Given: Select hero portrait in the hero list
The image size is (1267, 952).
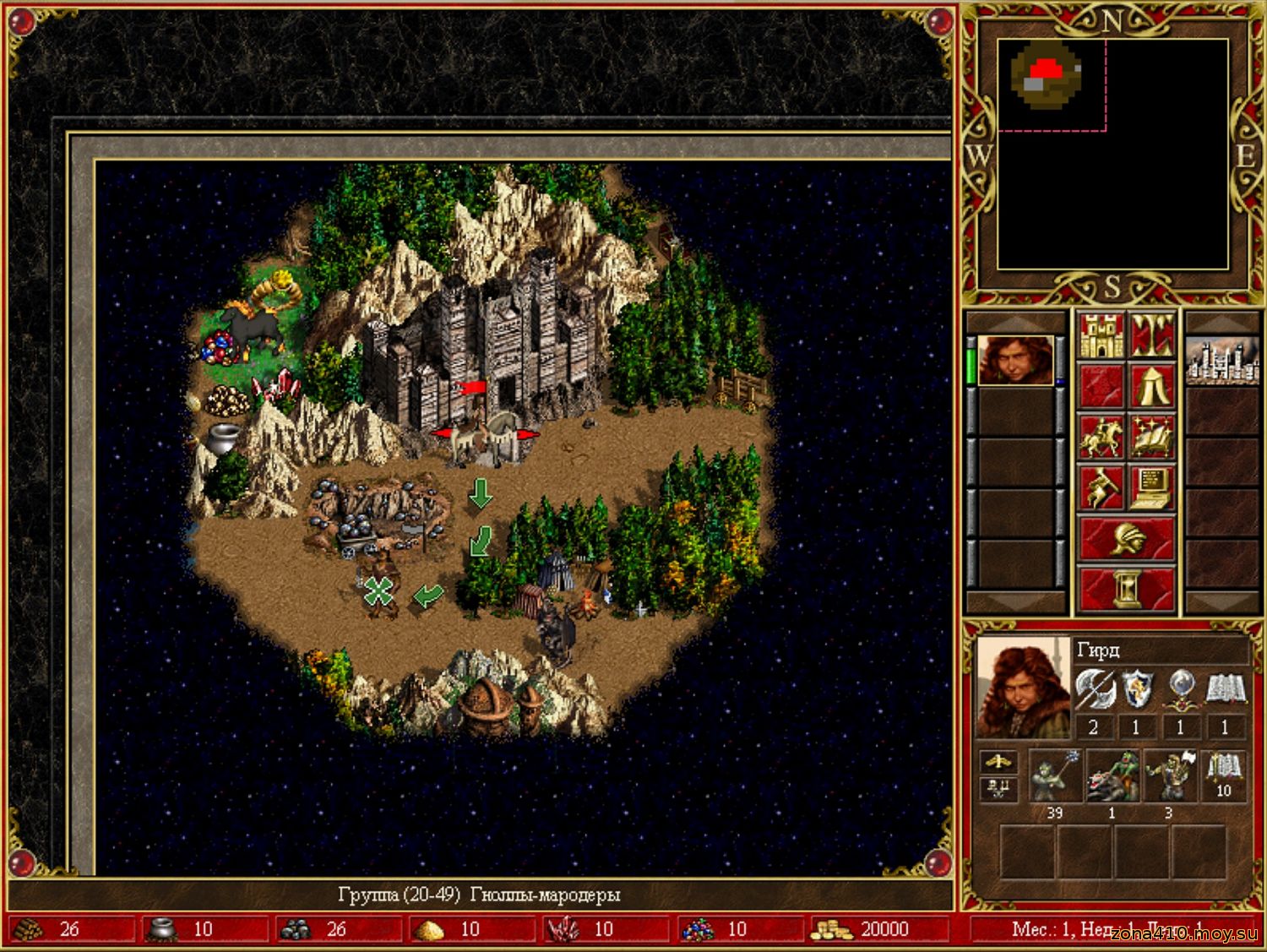Looking at the screenshot, I should coord(1015,361).
